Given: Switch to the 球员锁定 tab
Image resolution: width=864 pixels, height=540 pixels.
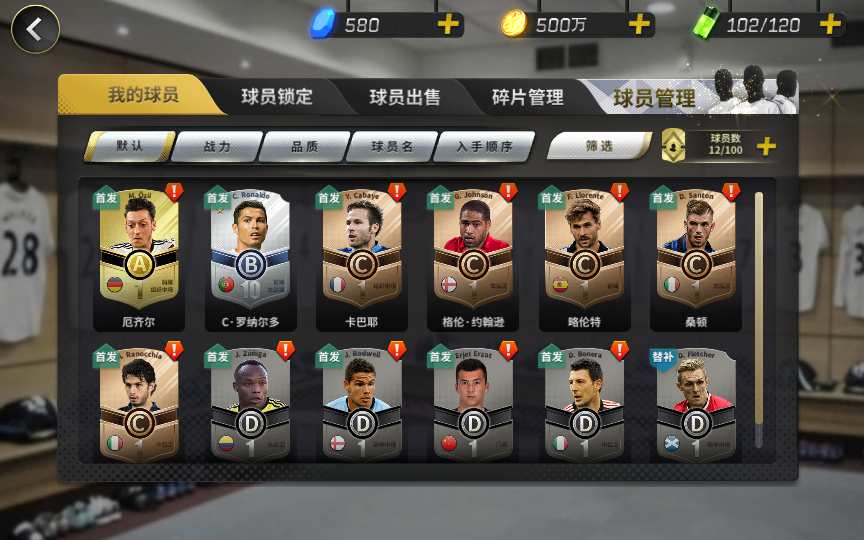Looking at the screenshot, I should pyautogui.click(x=277, y=97).
